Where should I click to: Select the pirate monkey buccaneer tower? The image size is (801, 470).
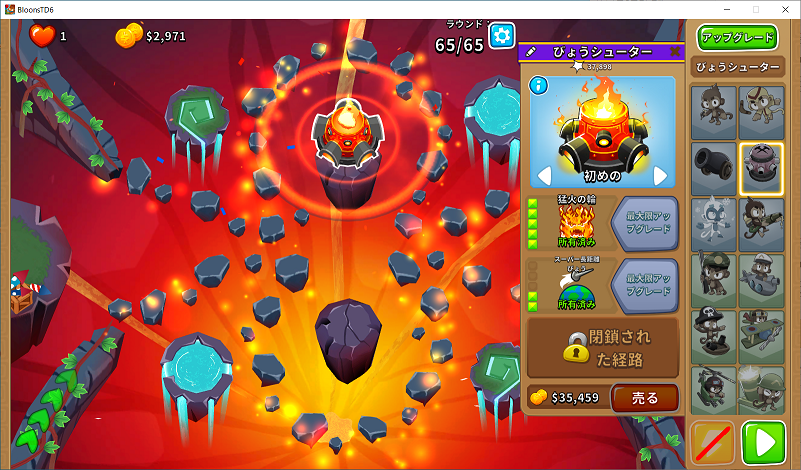point(712,336)
